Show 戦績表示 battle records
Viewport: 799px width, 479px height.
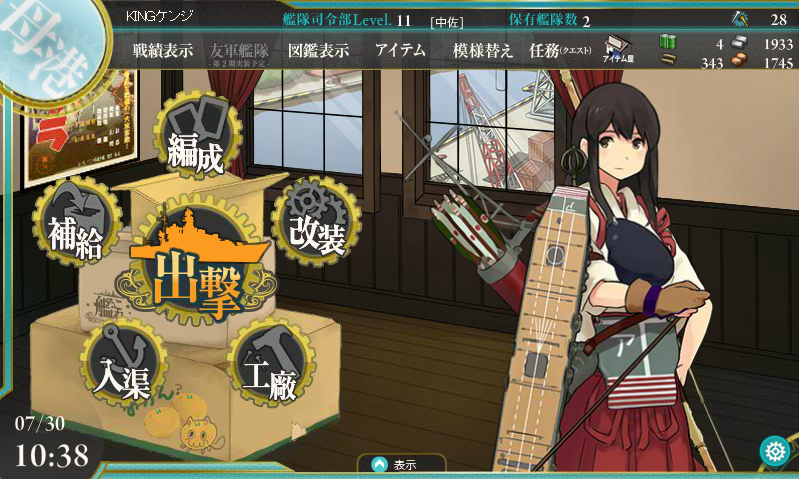point(163,51)
